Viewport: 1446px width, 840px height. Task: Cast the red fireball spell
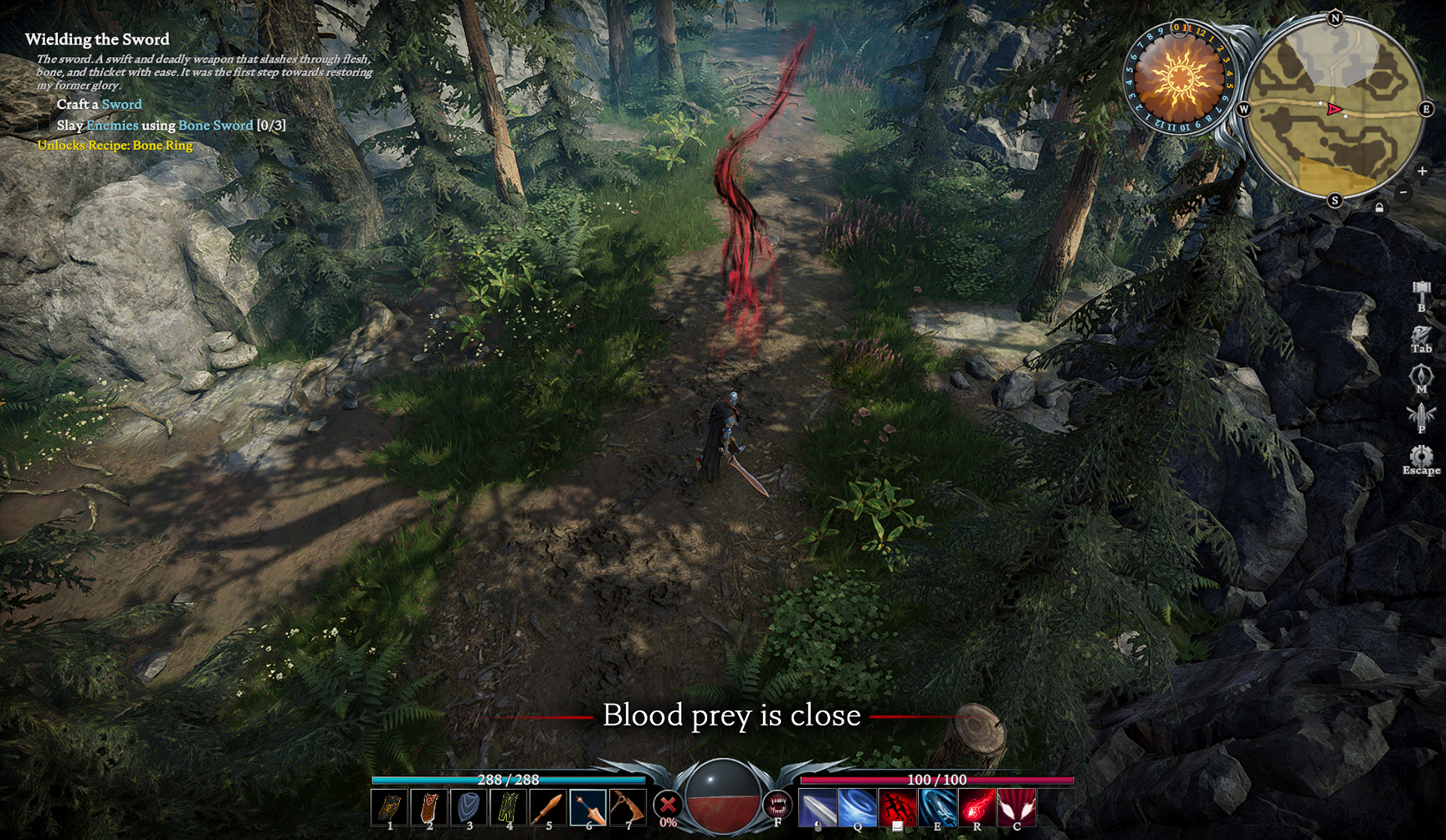coord(977,807)
